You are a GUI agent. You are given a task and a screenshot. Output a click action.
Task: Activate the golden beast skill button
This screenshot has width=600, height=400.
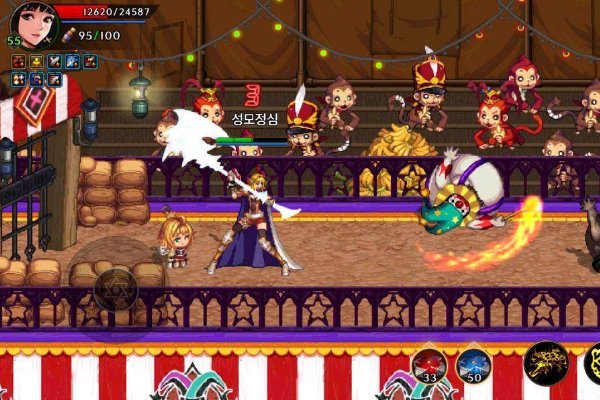click(547, 362)
